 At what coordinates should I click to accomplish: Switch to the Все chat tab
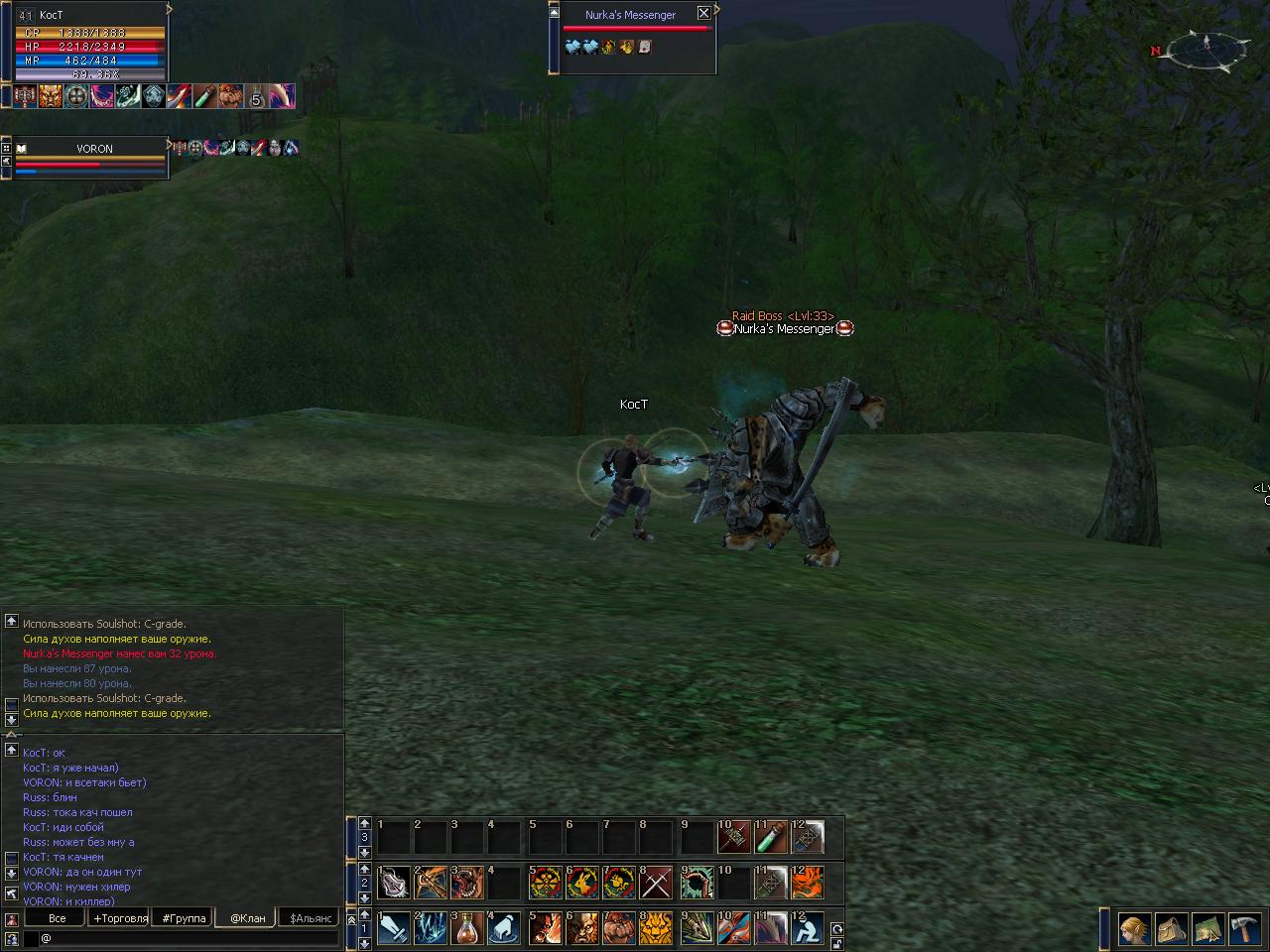click(x=58, y=918)
